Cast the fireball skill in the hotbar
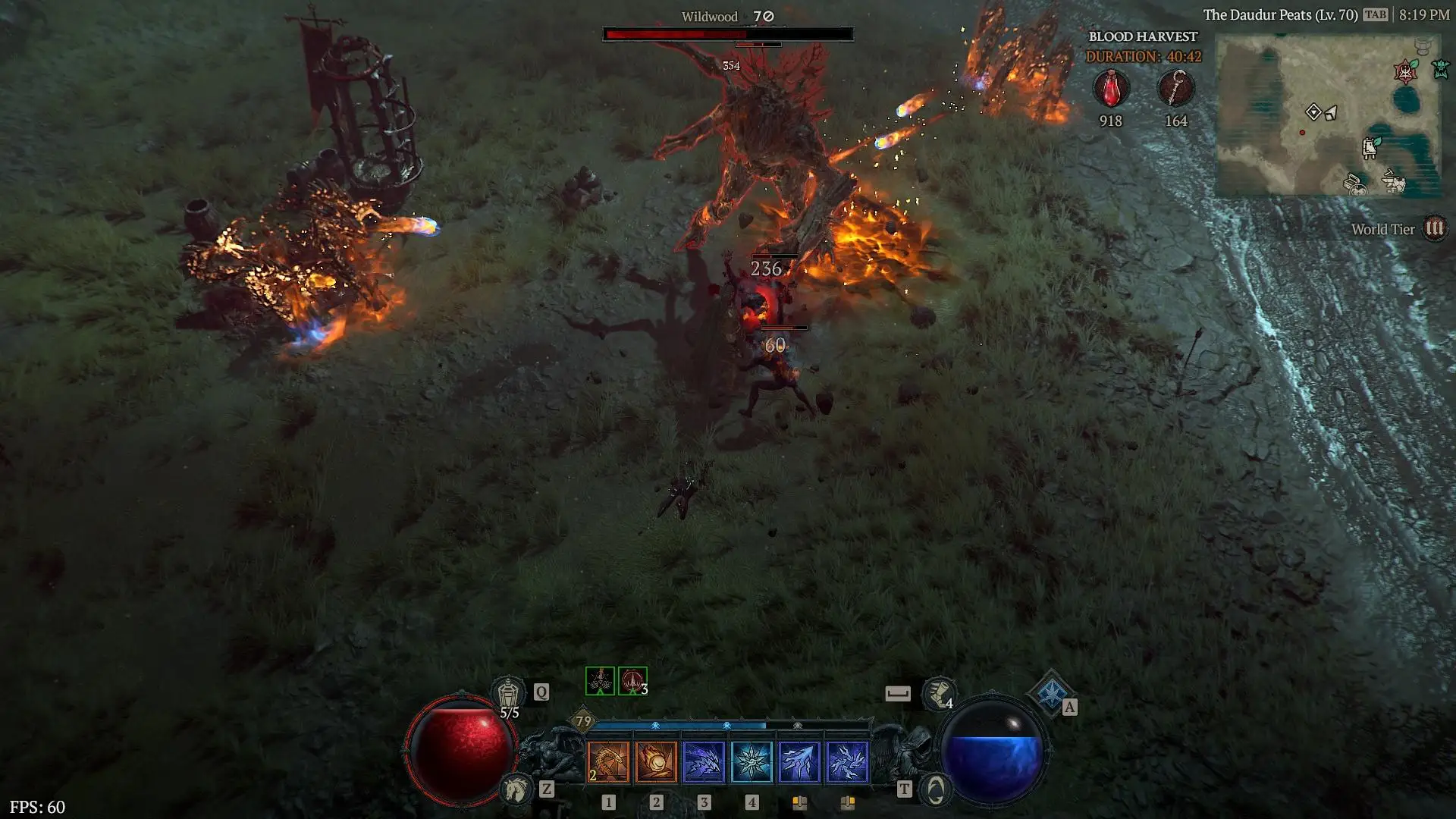The image size is (1456, 819). [656, 761]
